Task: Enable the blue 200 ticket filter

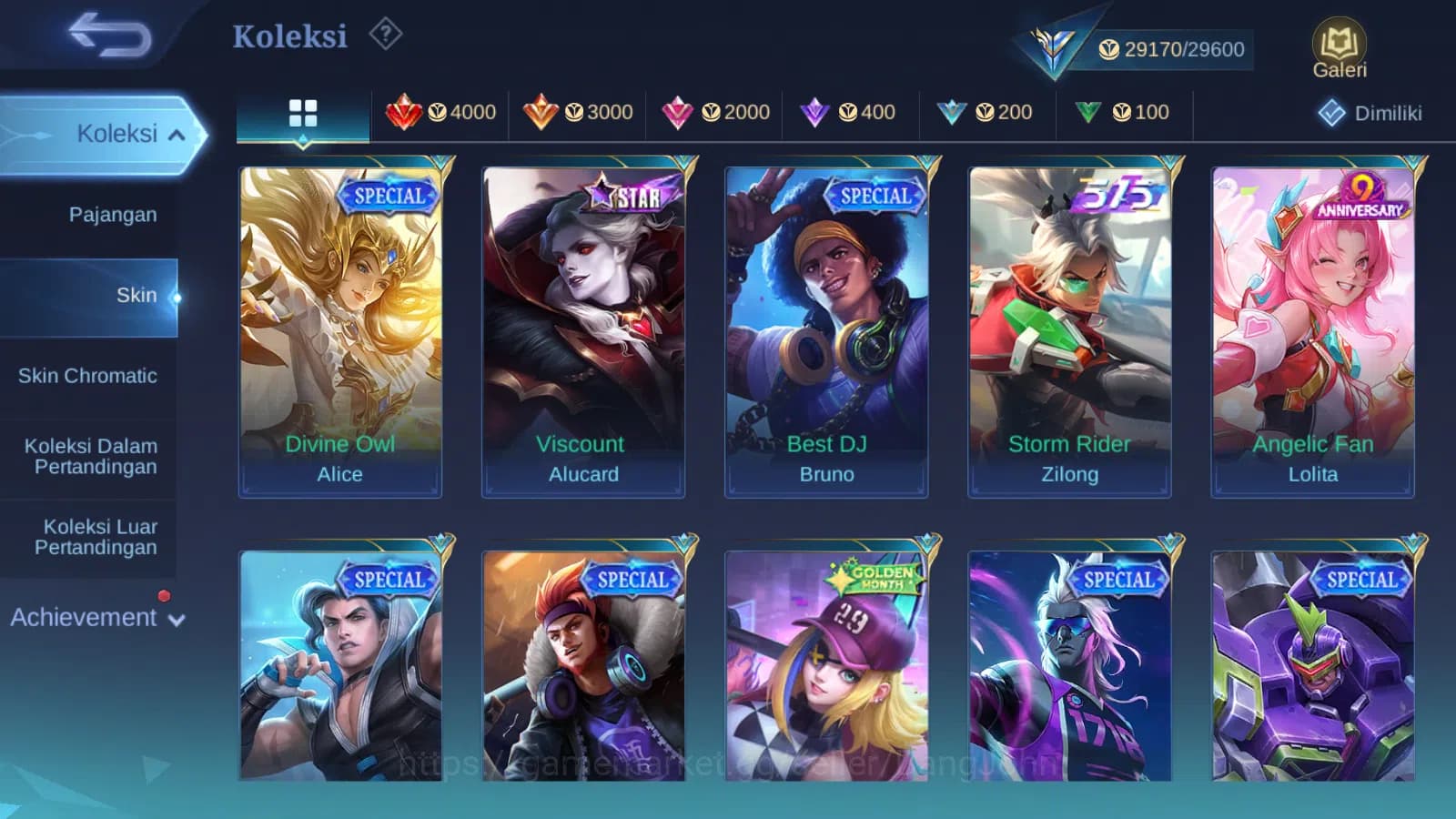Action: coord(988,112)
